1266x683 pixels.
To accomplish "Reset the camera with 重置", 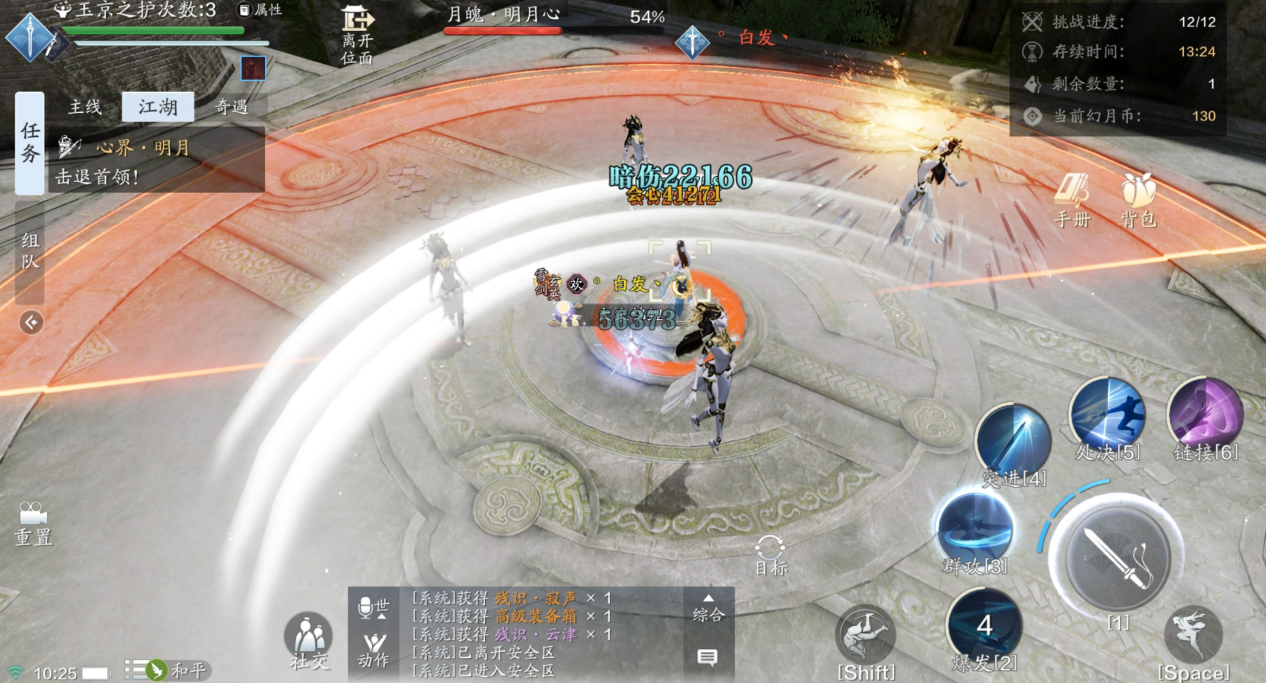I will click(x=33, y=522).
